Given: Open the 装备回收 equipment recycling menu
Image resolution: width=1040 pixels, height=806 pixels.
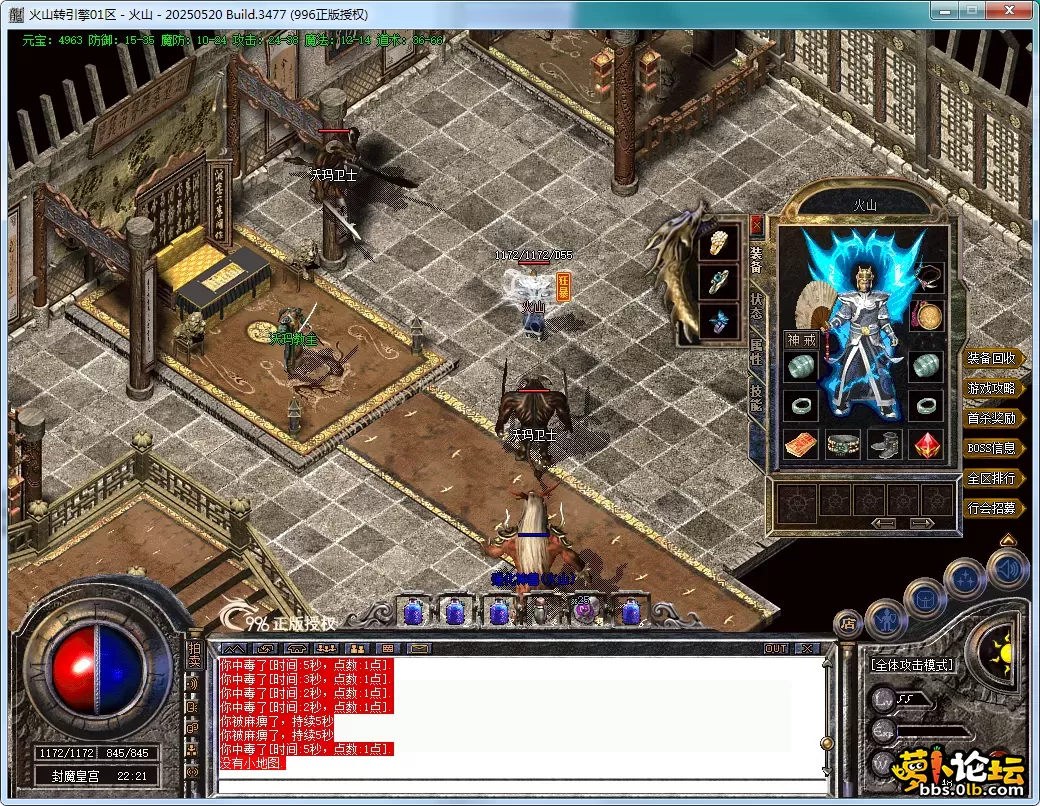Looking at the screenshot, I should coord(993,358).
